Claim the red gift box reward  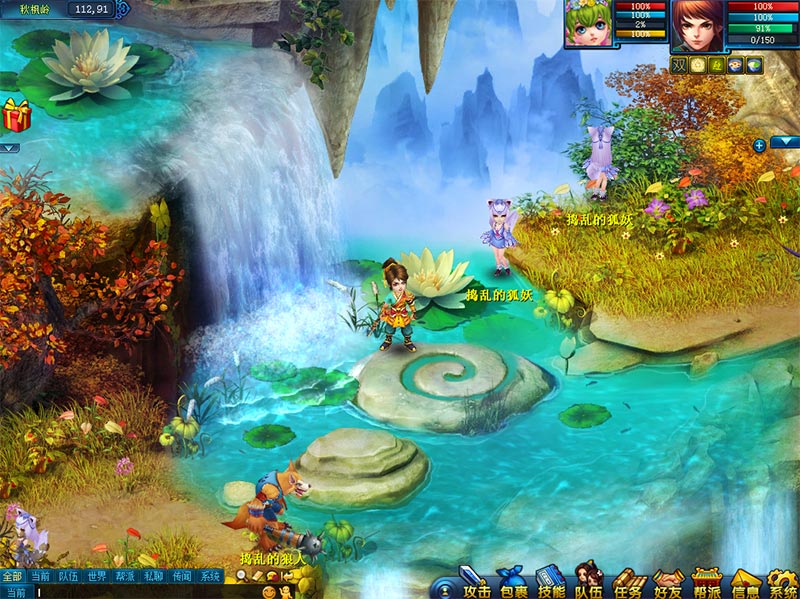pyautogui.click(x=16, y=115)
